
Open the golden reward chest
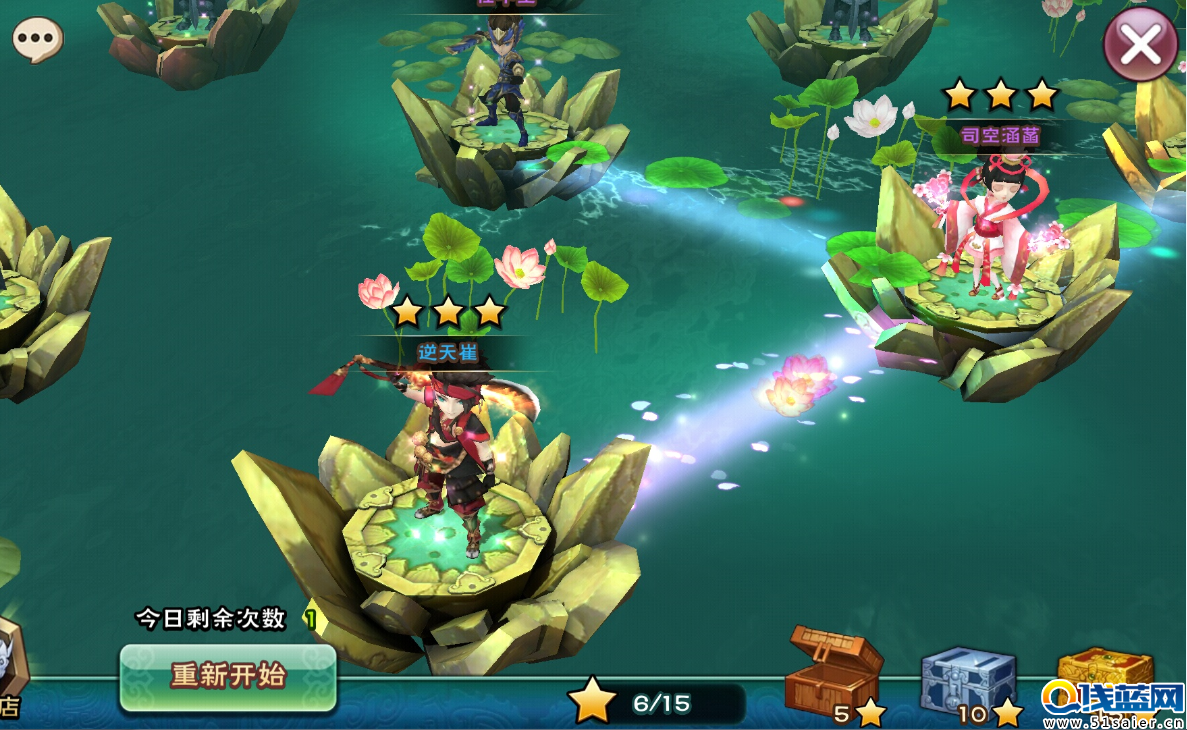(1104, 670)
